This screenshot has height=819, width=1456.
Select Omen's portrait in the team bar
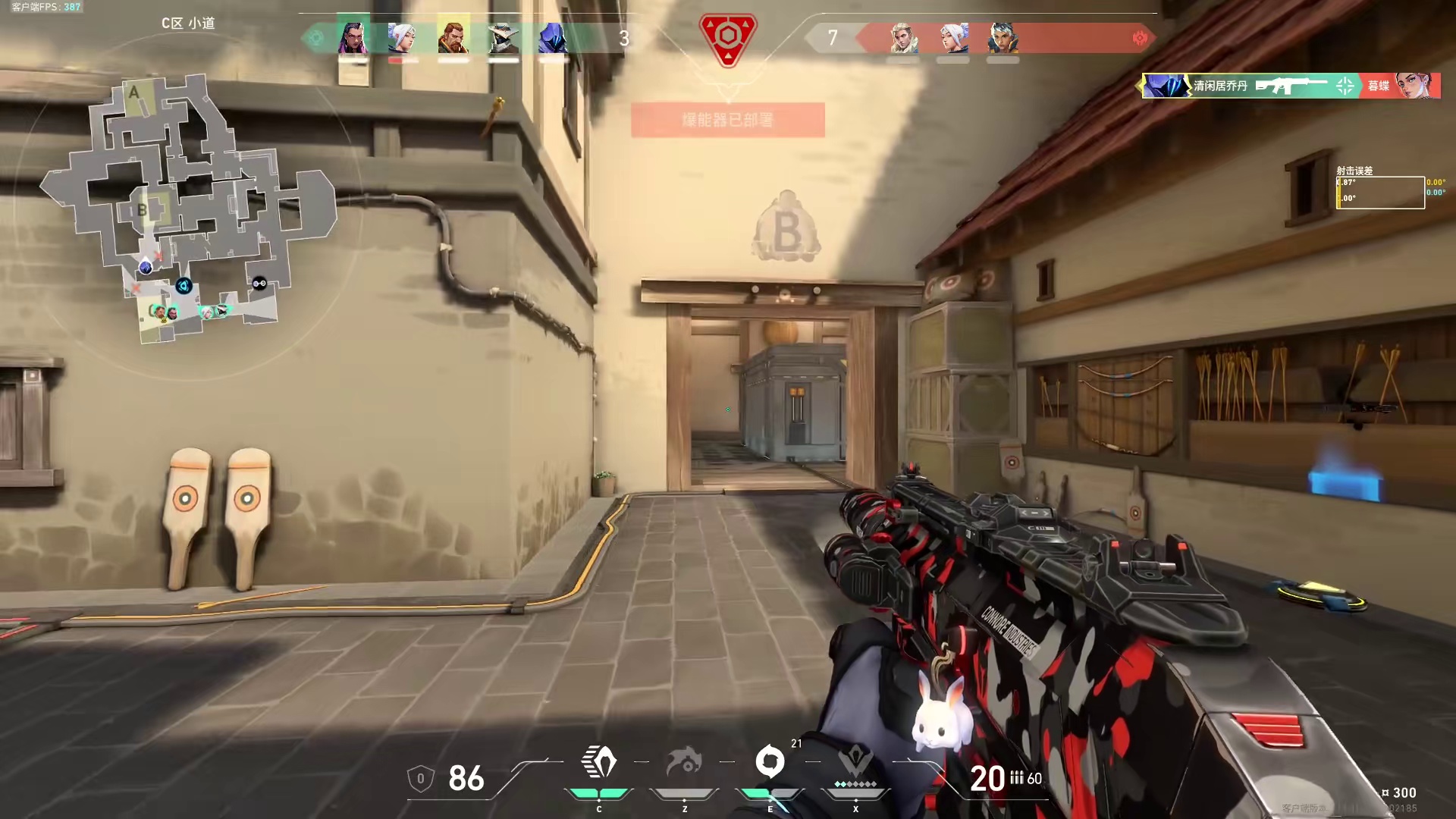[x=553, y=37]
